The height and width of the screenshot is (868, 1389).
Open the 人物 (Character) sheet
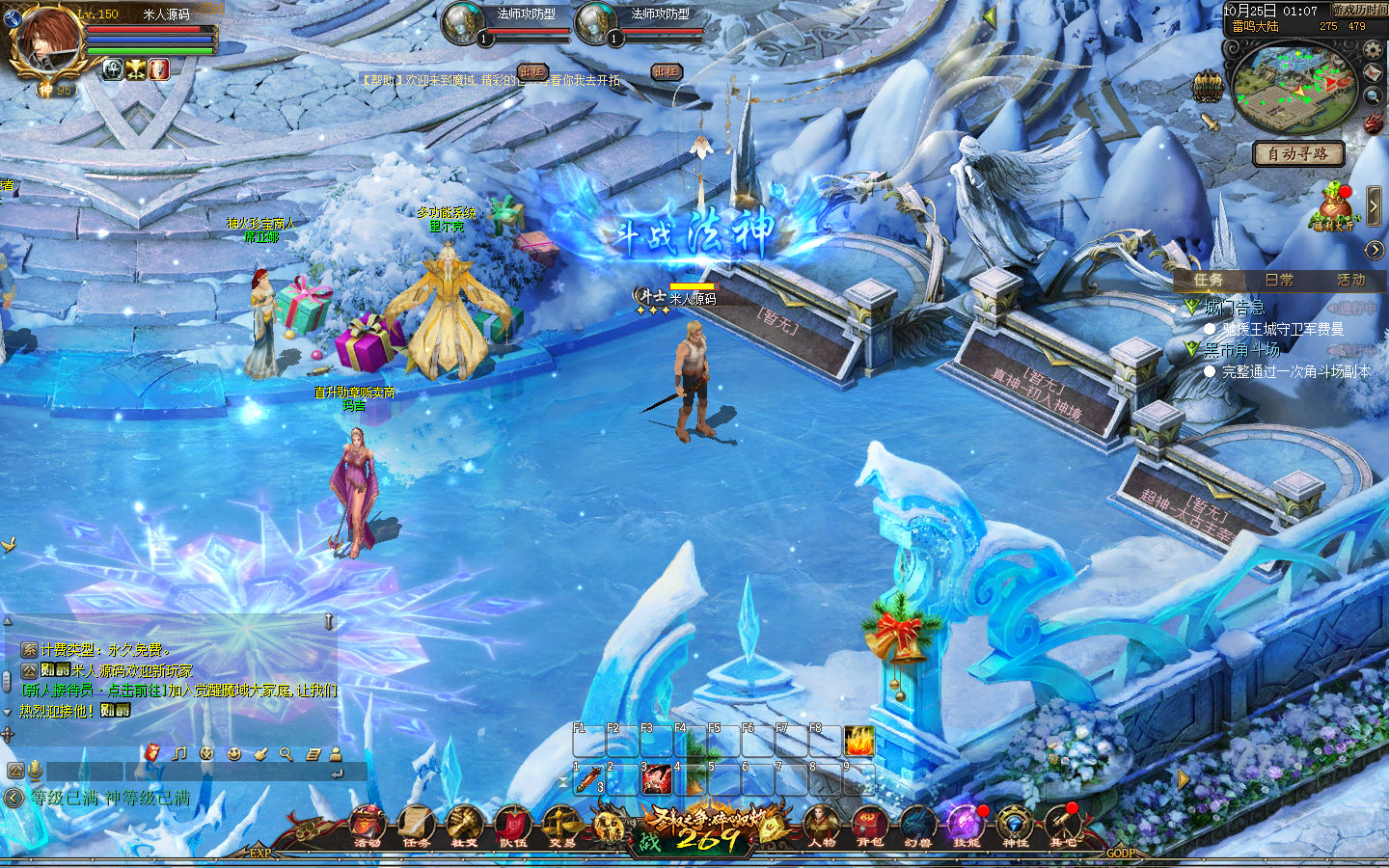(822, 827)
